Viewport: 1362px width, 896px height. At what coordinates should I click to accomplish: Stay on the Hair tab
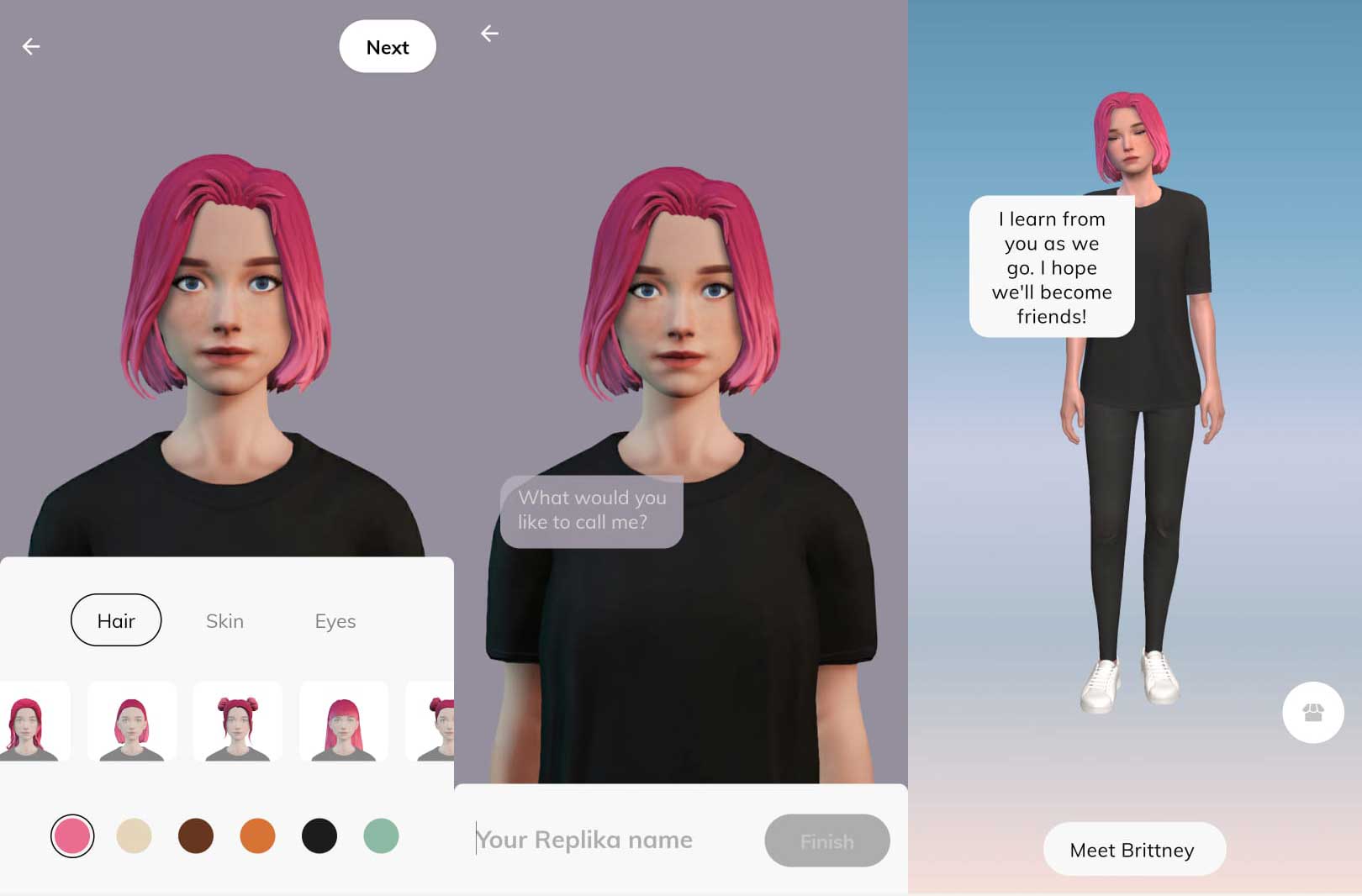[116, 620]
